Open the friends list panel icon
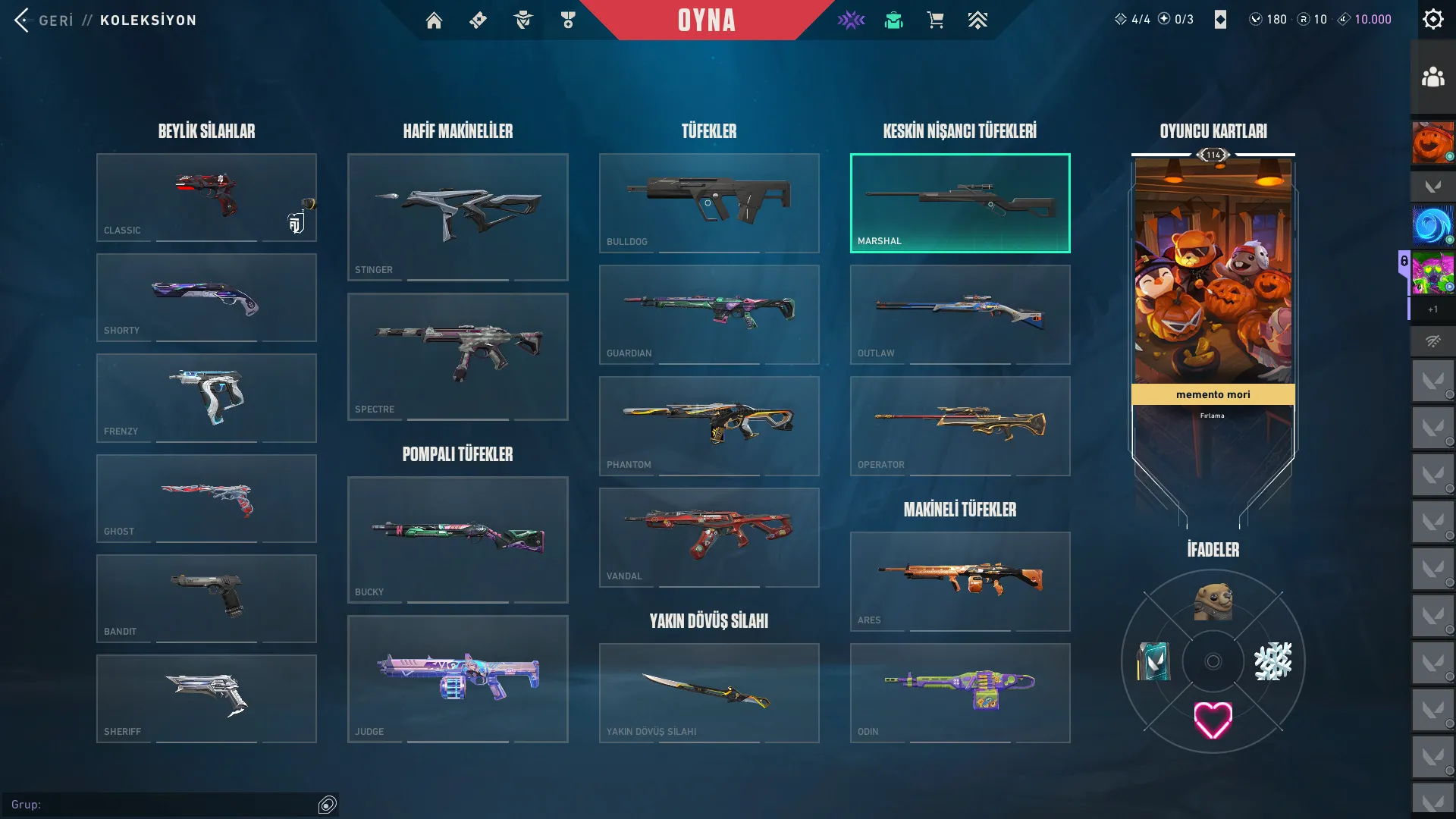The image size is (1456, 819). 1432,77
